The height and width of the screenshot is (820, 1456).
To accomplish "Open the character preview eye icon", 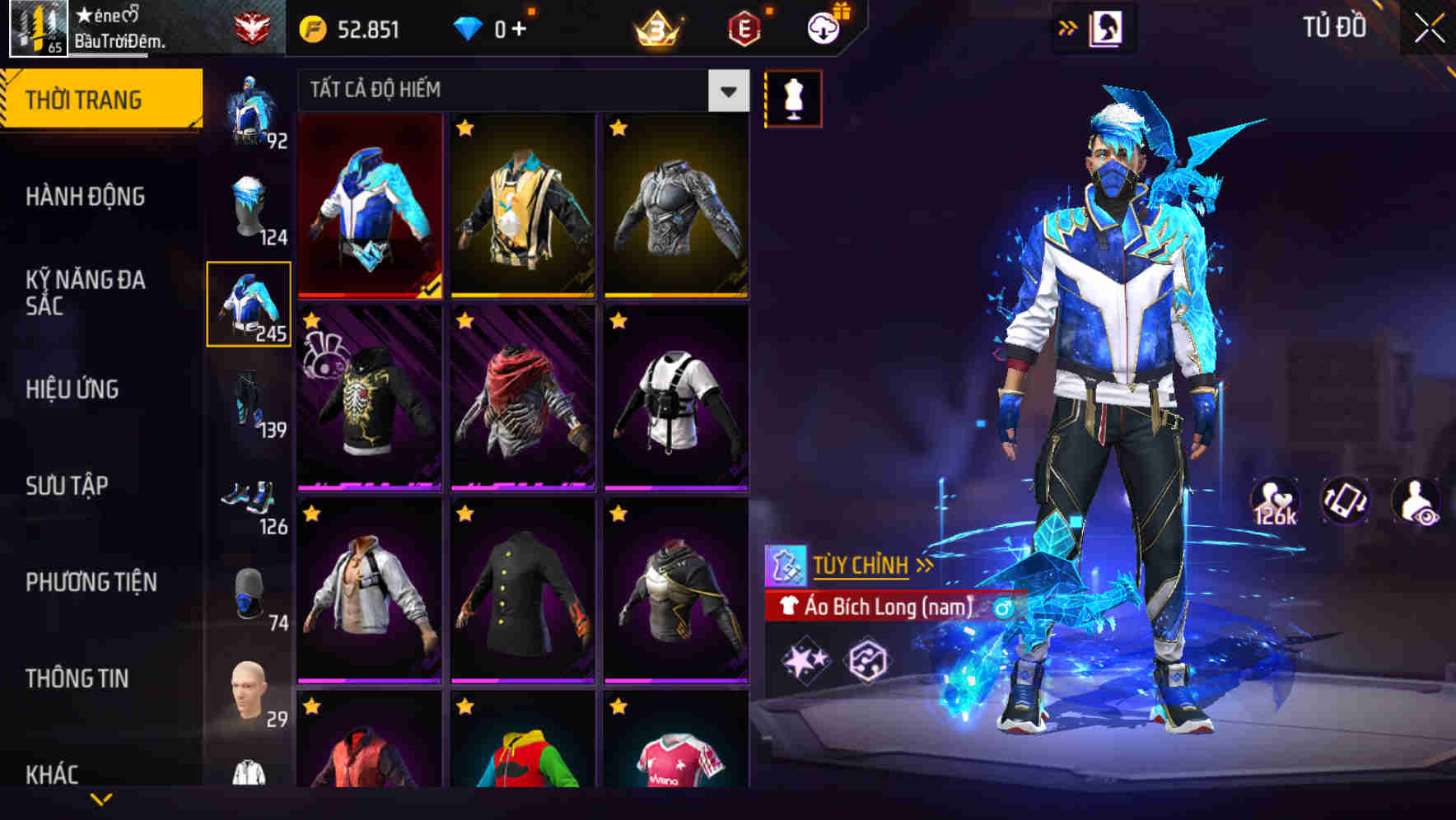I will point(1415,502).
